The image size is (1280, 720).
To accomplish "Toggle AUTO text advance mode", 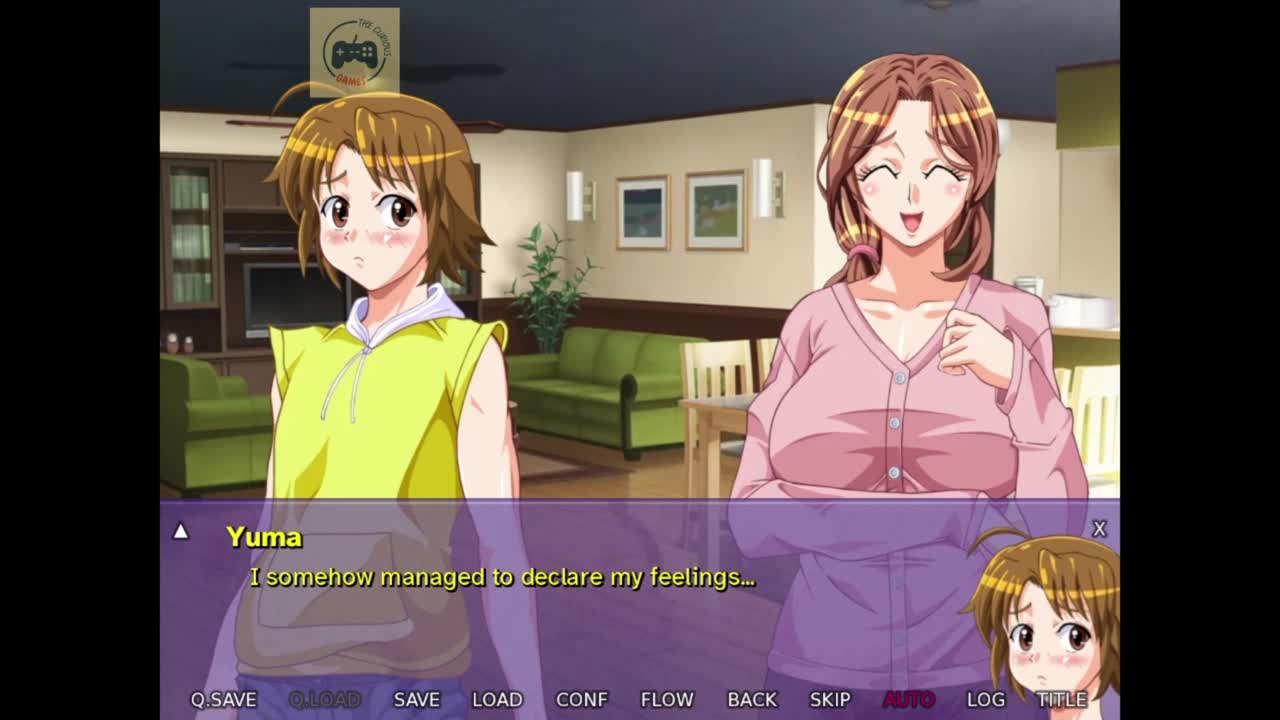I will coord(908,700).
